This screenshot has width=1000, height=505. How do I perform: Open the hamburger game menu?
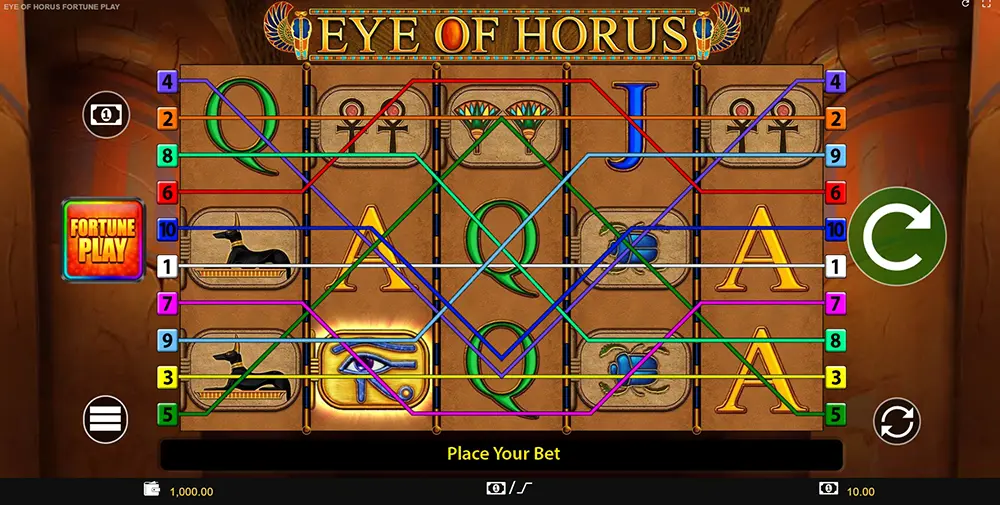coord(105,419)
